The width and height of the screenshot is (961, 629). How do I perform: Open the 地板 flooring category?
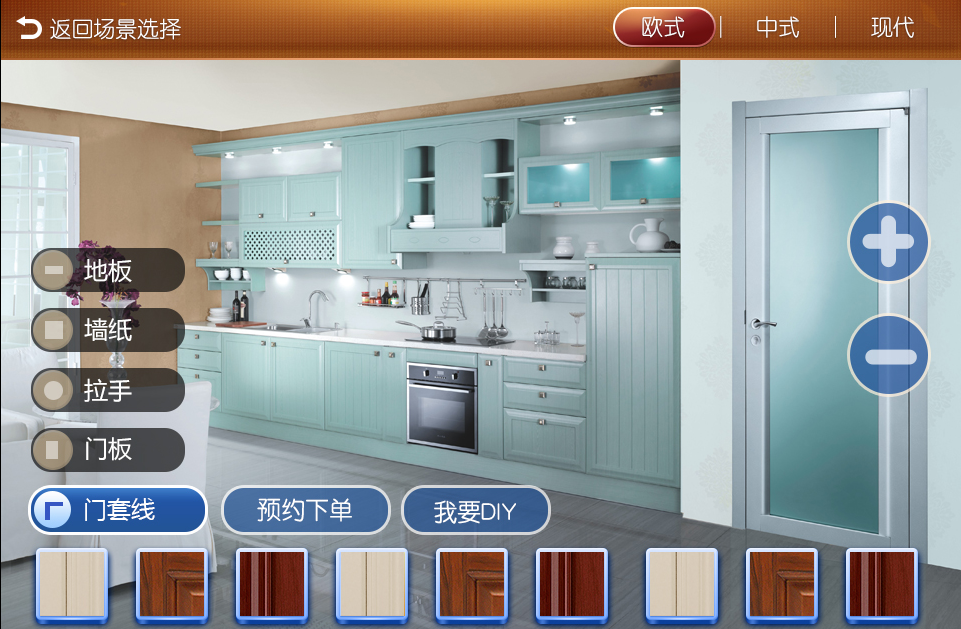[108, 270]
